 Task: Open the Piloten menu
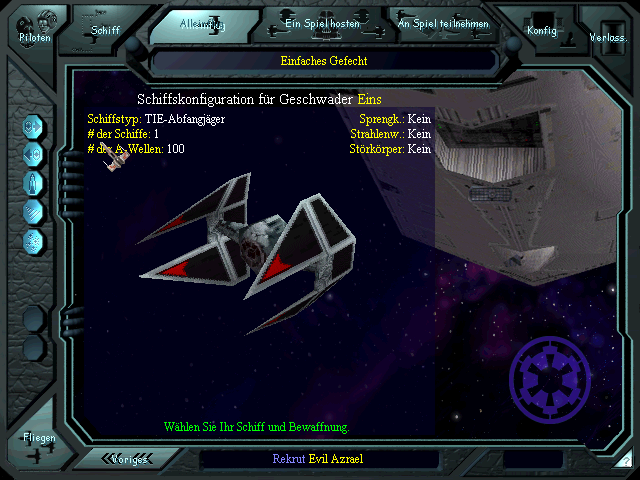(x=33, y=29)
